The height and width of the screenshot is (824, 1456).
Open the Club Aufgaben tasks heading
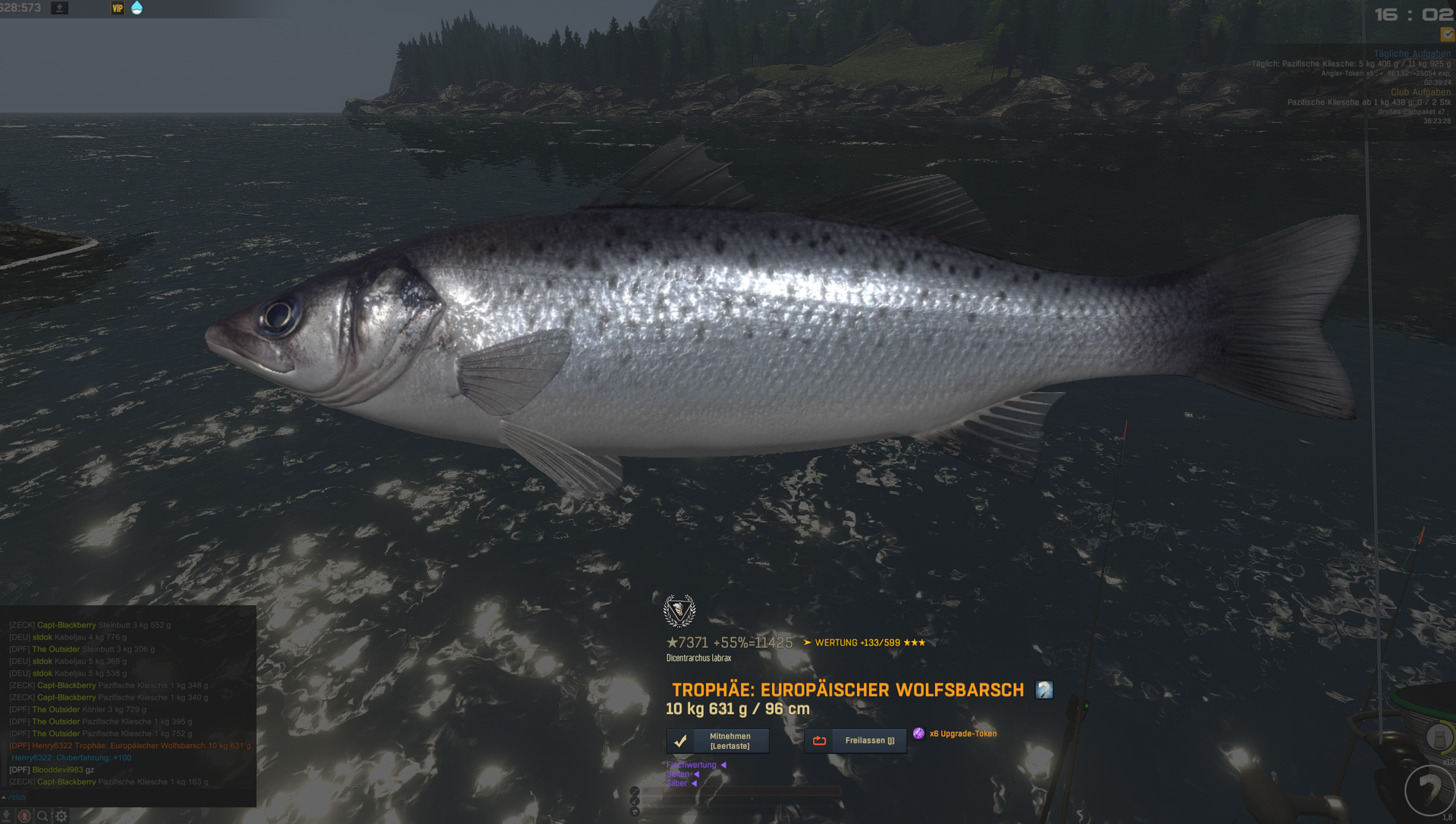1420,92
